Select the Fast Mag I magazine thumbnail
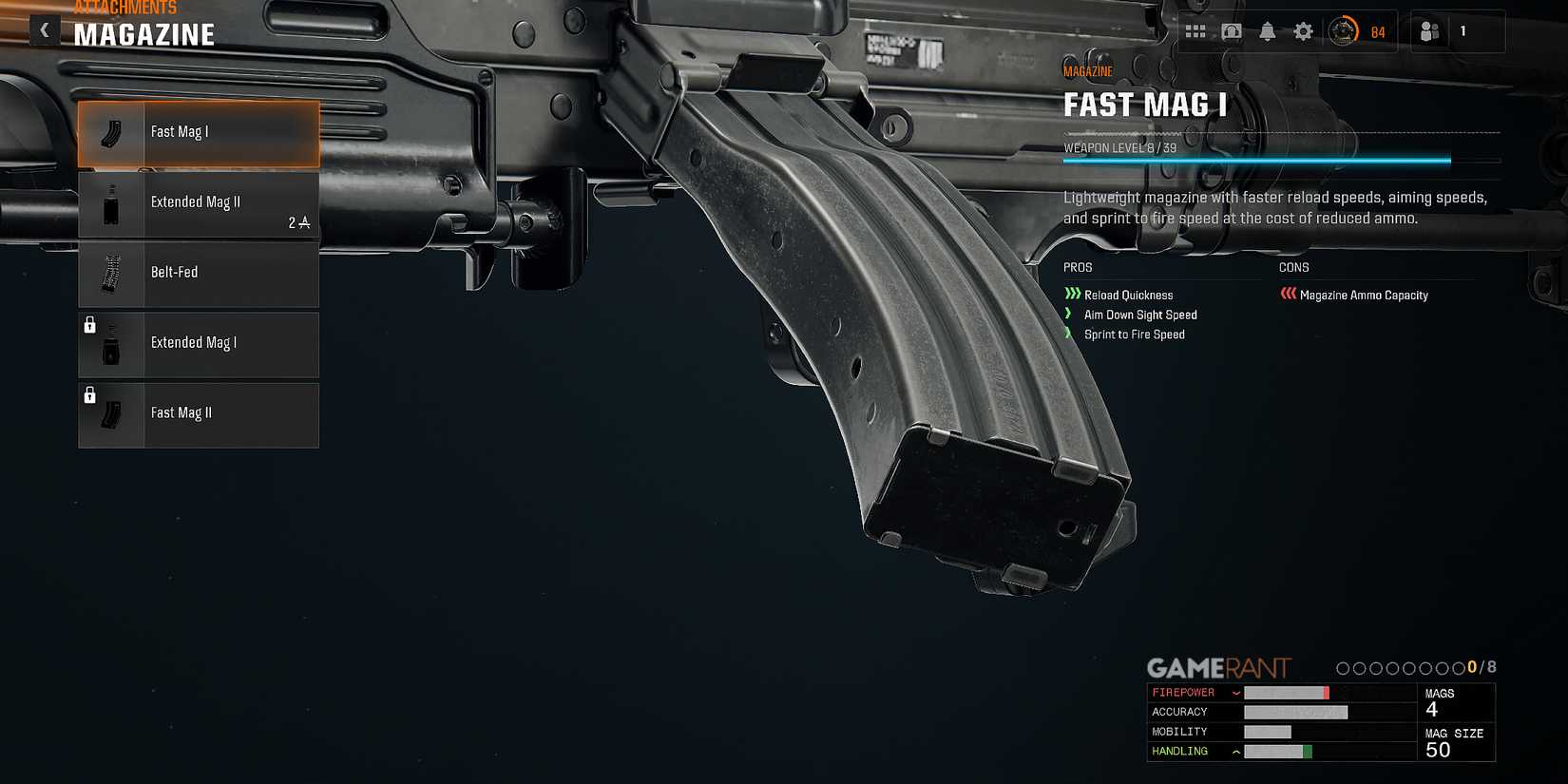The image size is (1568, 784). (x=110, y=133)
